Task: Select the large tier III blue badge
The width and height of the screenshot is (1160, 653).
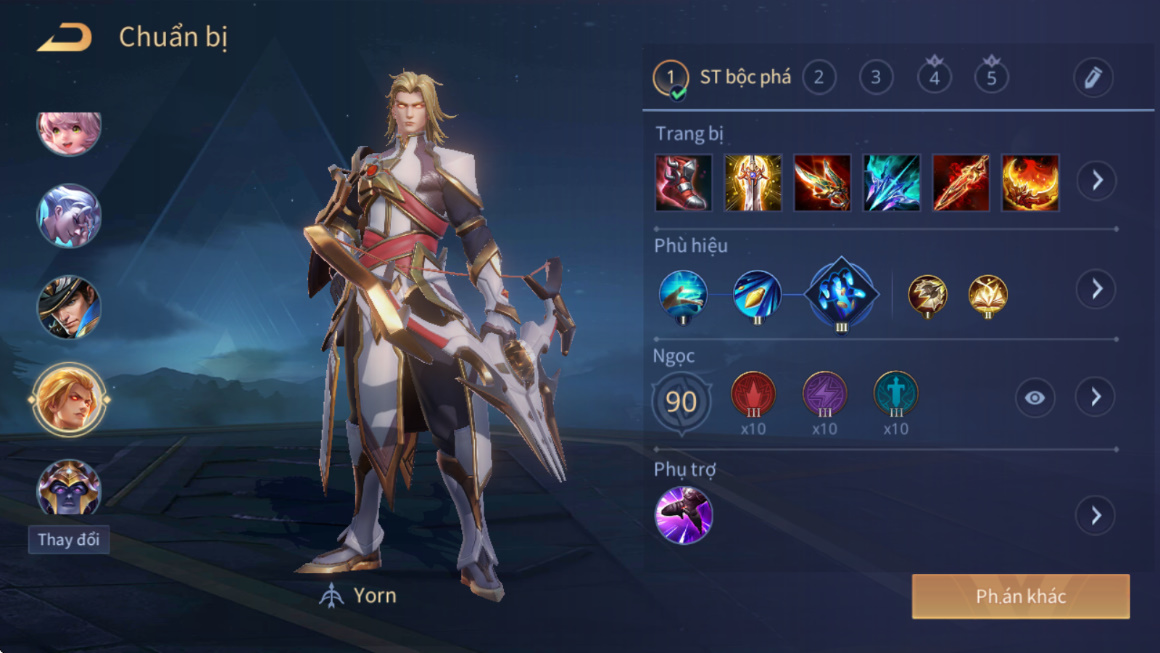Action: (x=841, y=294)
